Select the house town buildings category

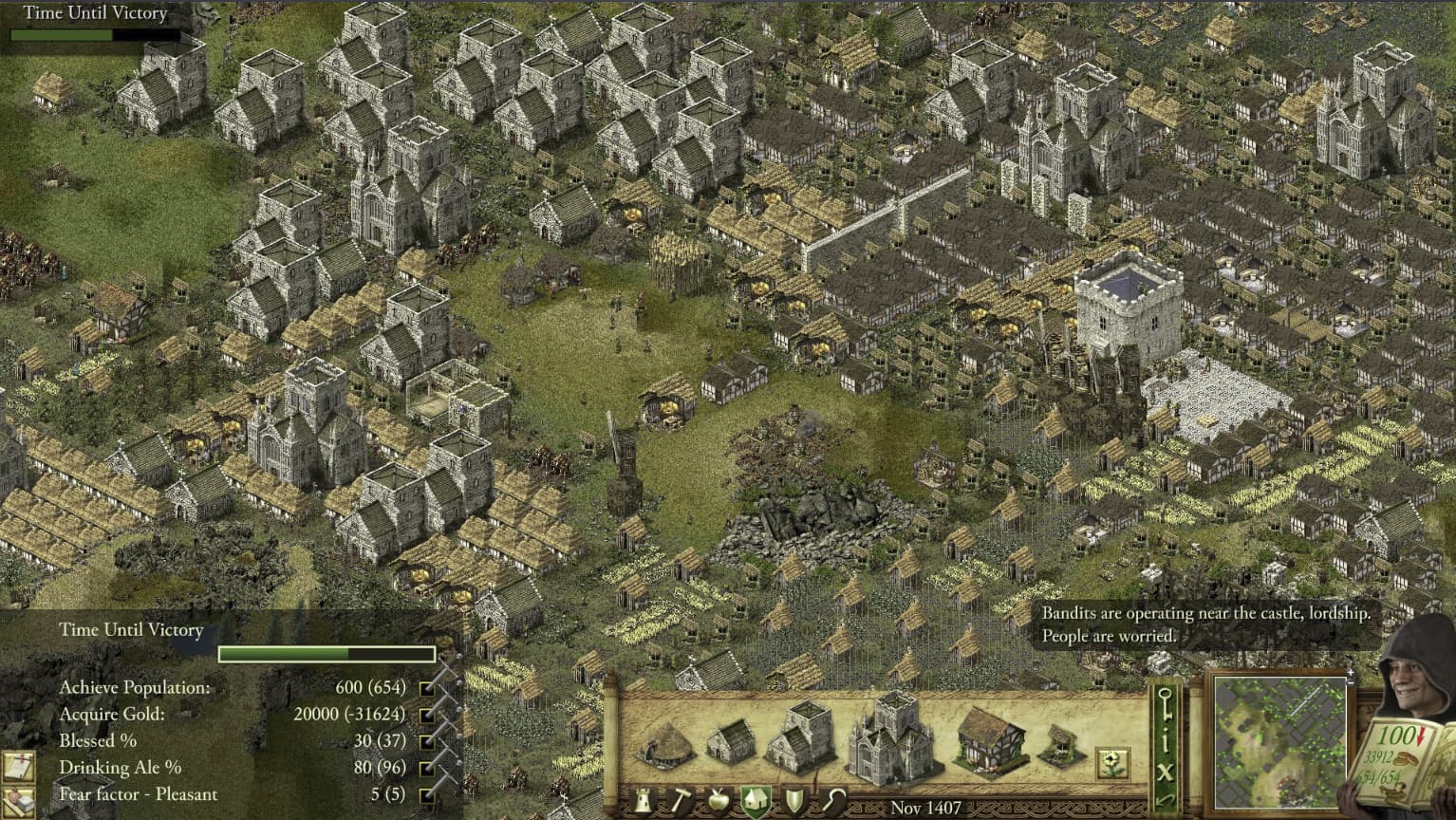(x=756, y=803)
